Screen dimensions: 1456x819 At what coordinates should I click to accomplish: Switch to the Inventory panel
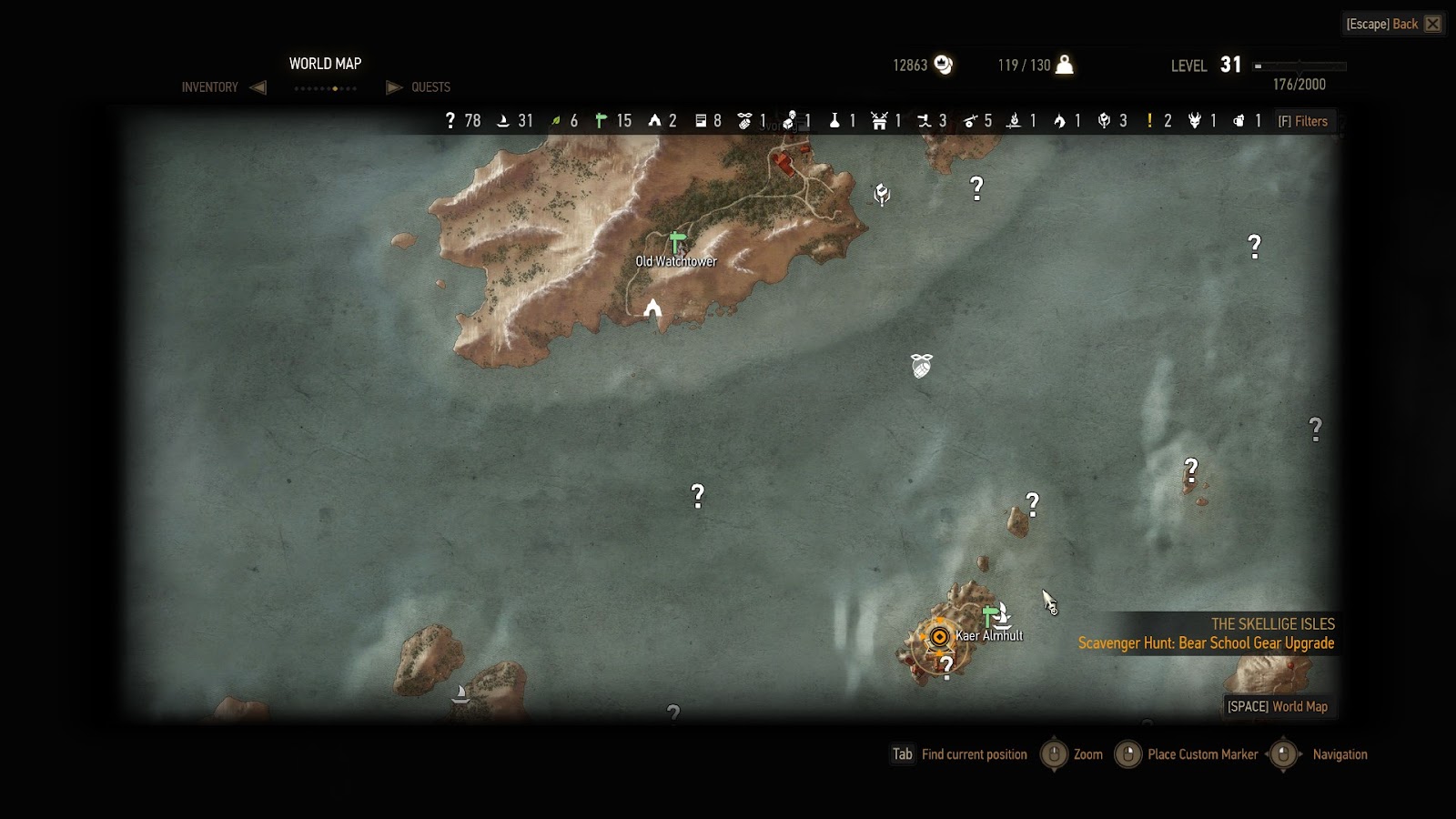tap(210, 87)
